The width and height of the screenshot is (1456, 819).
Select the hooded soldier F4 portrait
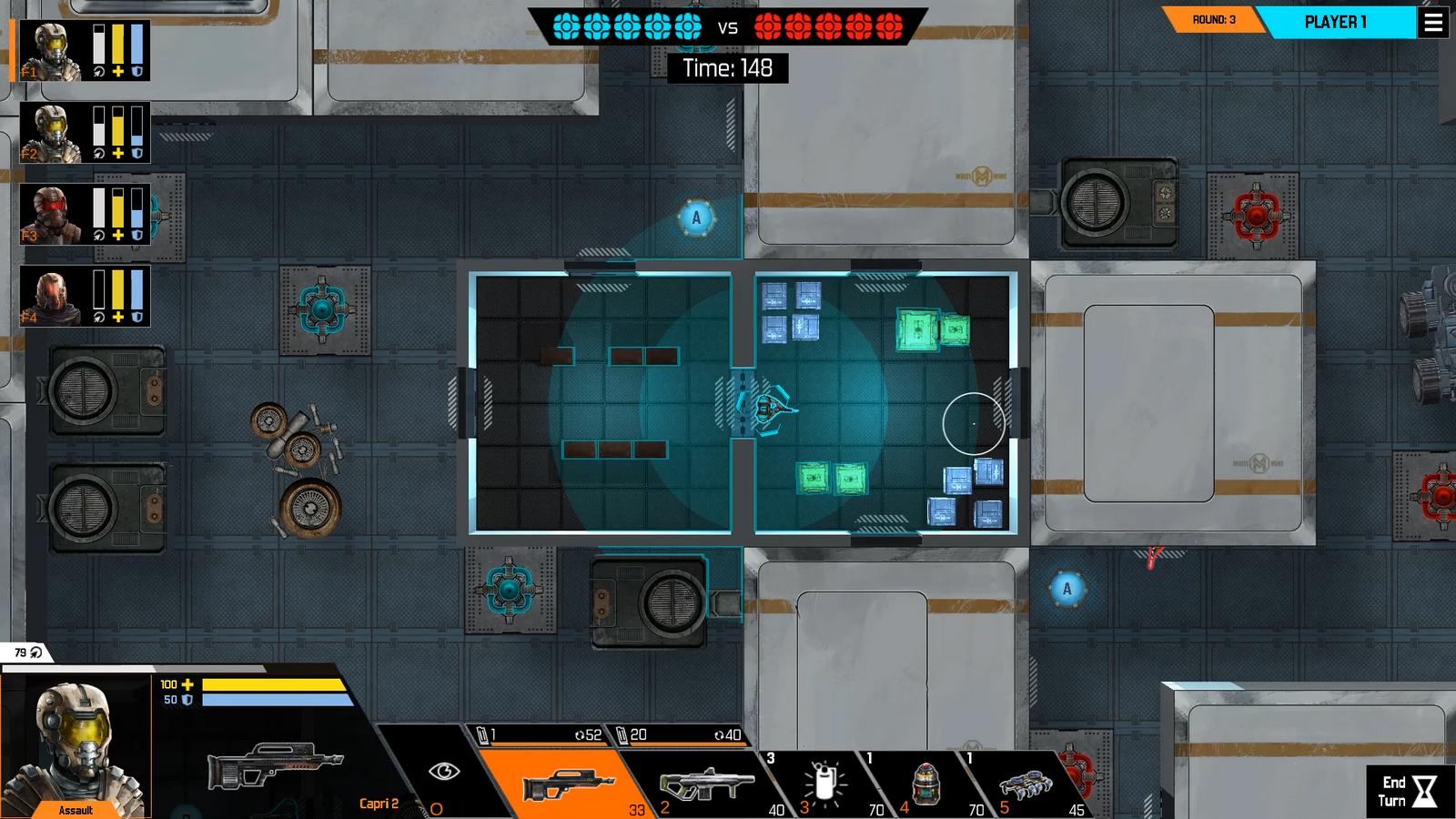pos(51,297)
